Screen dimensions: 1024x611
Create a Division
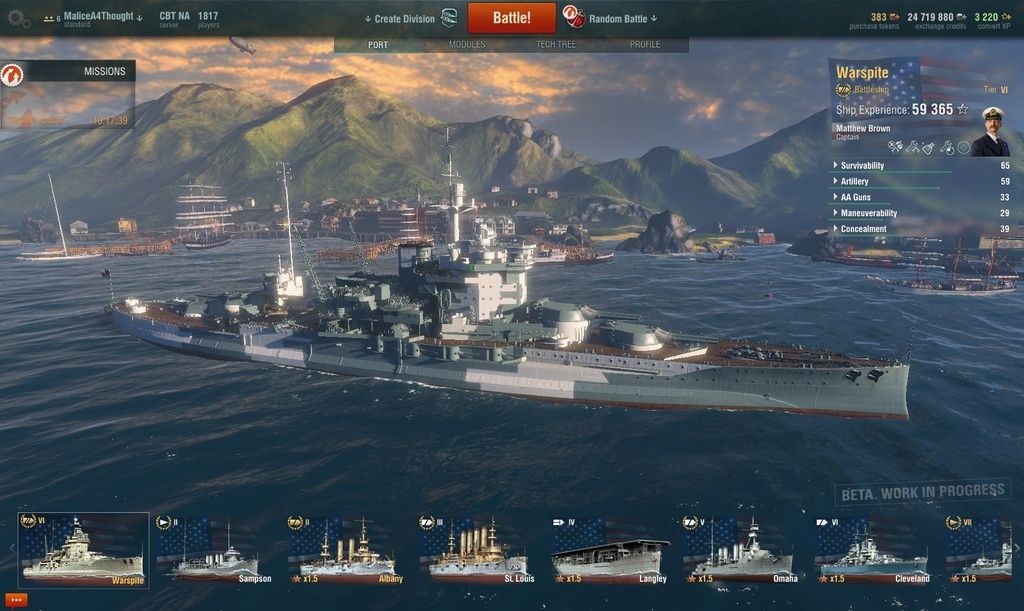[x=404, y=18]
